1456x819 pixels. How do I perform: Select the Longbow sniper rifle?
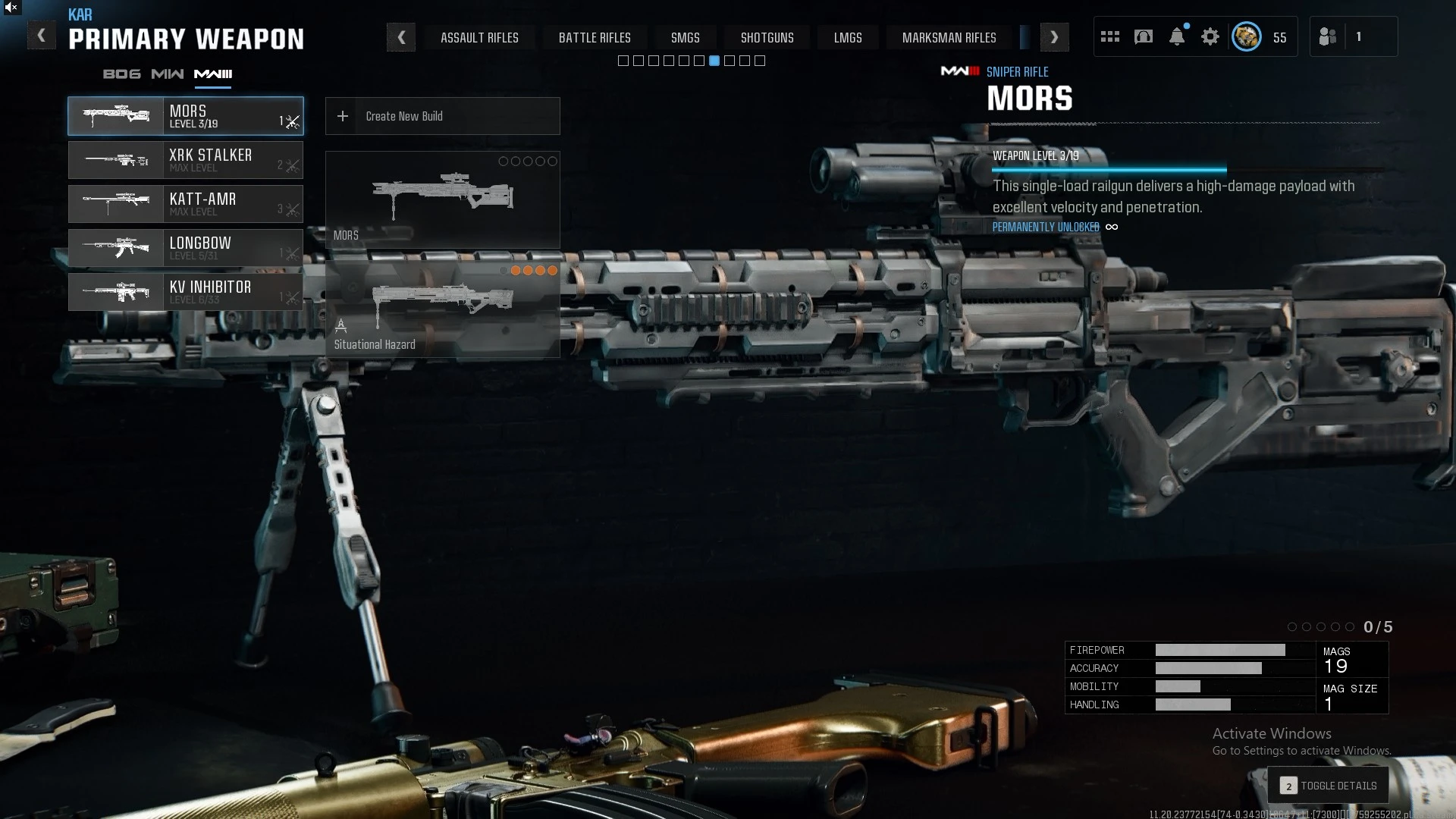point(186,248)
